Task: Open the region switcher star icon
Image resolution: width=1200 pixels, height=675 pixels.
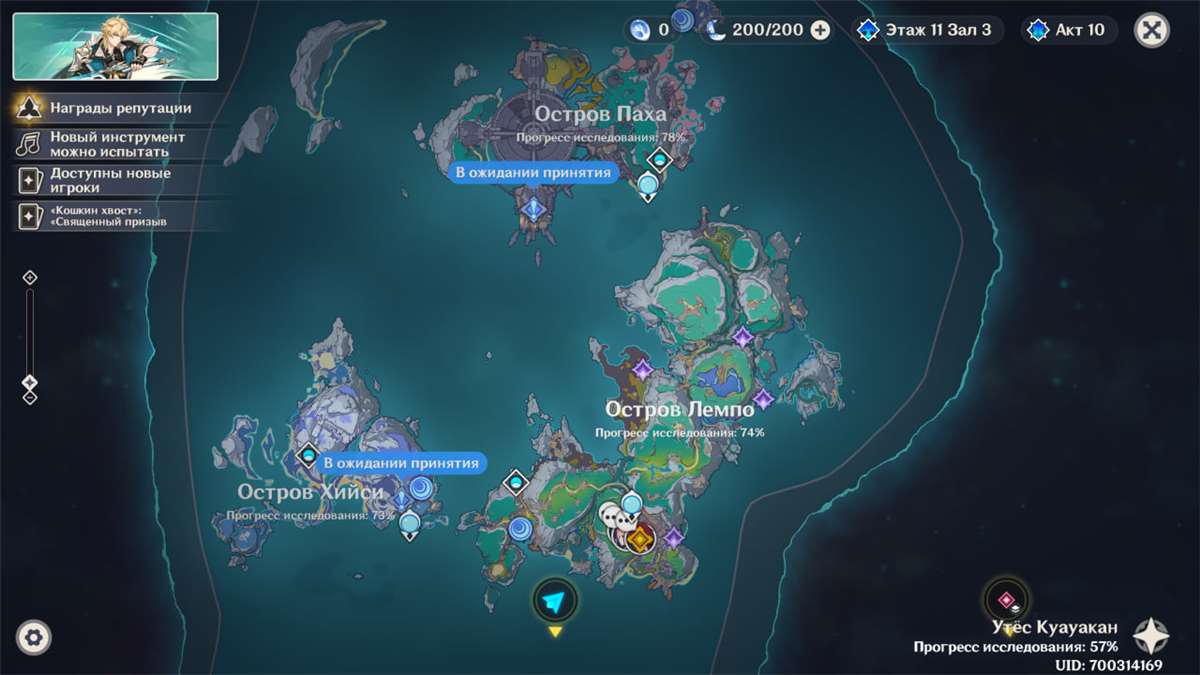Action: (x=1151, y=637)
